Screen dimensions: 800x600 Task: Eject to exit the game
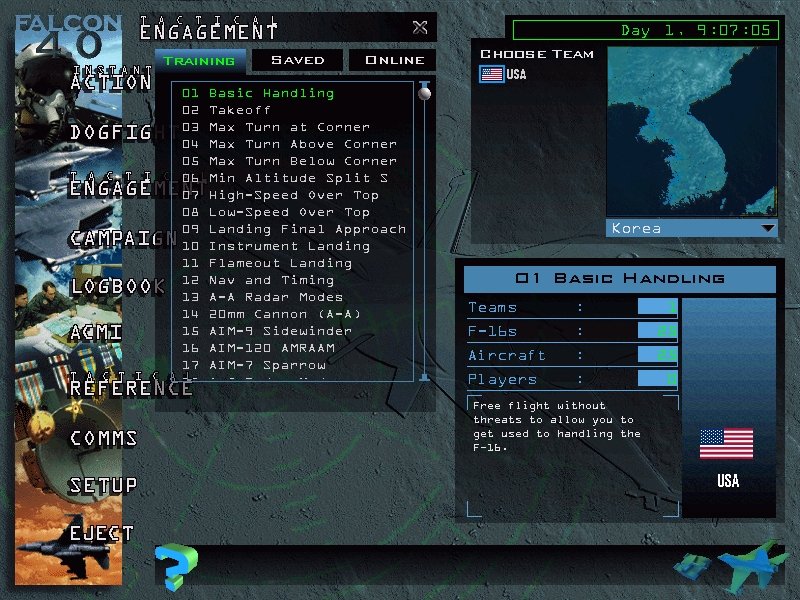[101, 533]
